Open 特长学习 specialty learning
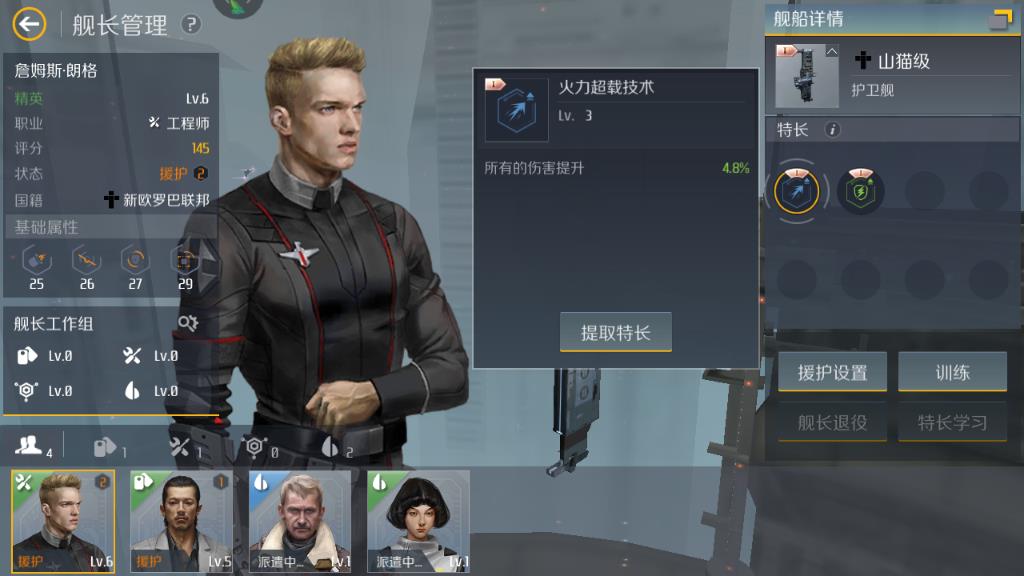Viewport: 1024px width, 576px height. pos(952,423)
